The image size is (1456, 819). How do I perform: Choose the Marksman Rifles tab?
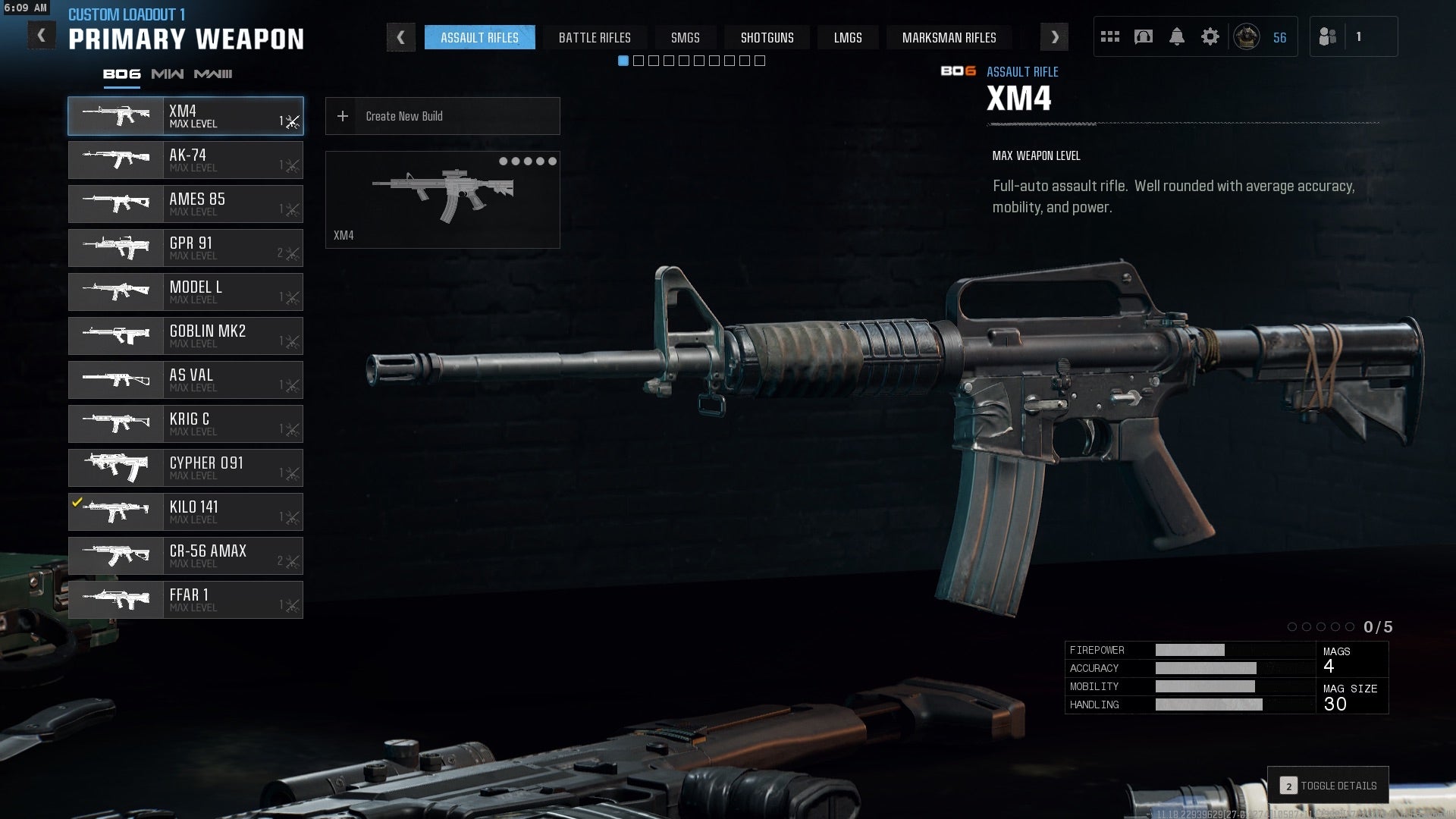coord(949,37)
